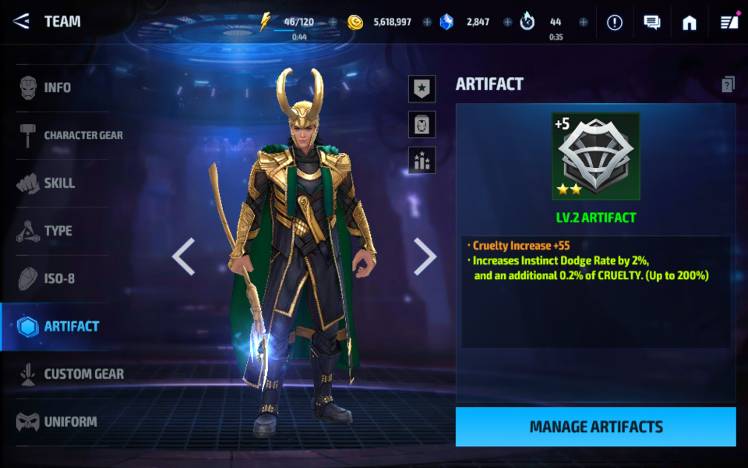
Task: Open the Info tab
Action: click(x=56, y=88)
